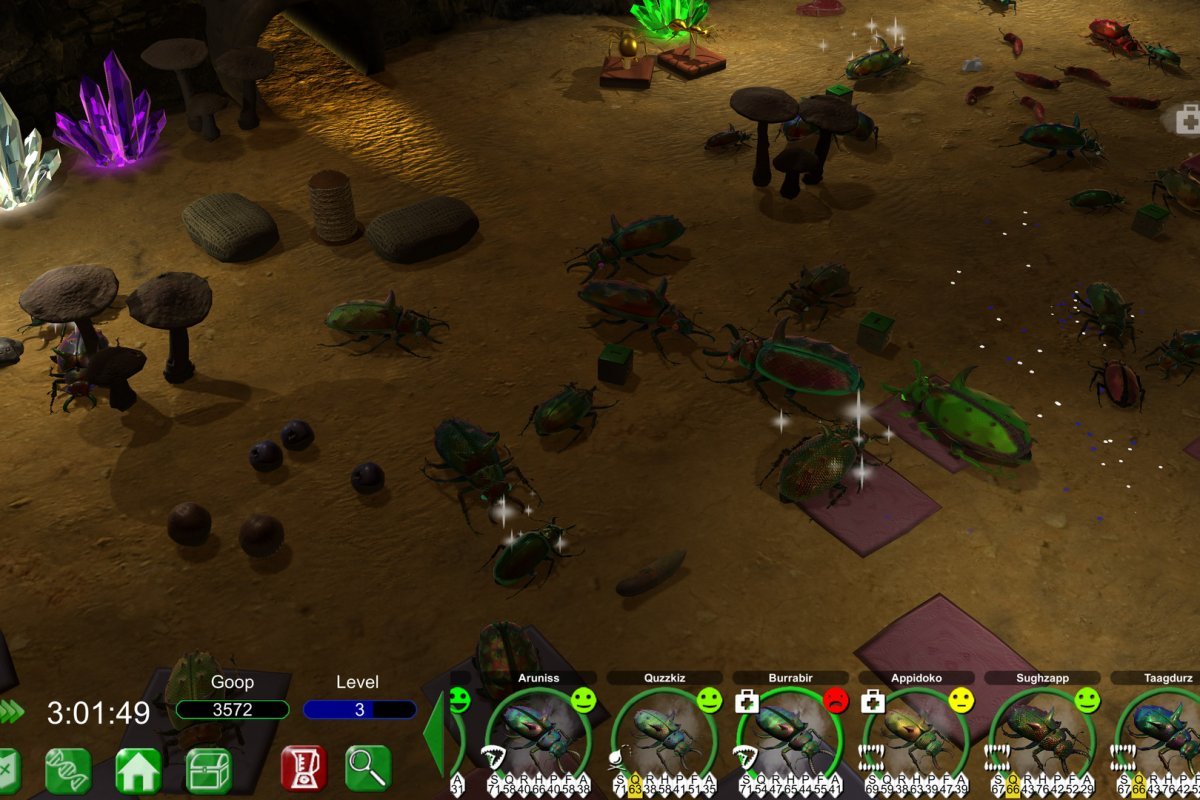Click the green home button

[x=139, y=770]
